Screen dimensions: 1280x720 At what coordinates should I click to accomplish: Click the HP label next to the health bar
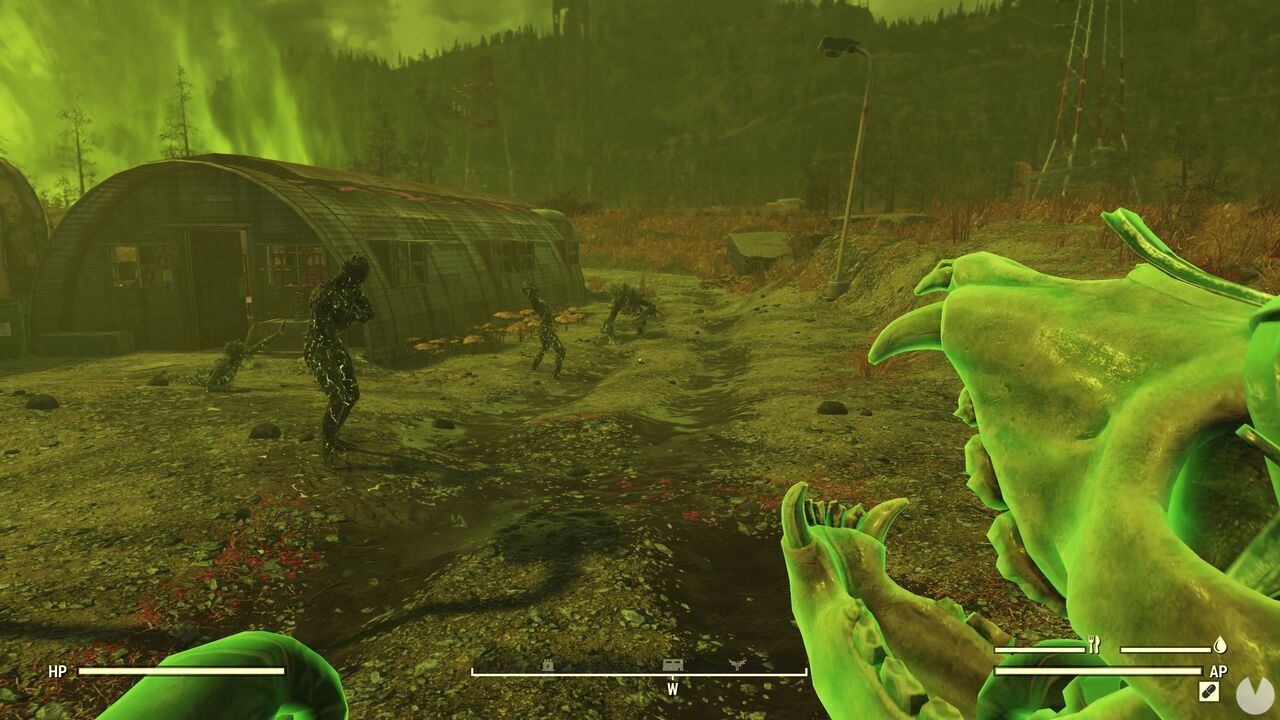coord(57,670)
